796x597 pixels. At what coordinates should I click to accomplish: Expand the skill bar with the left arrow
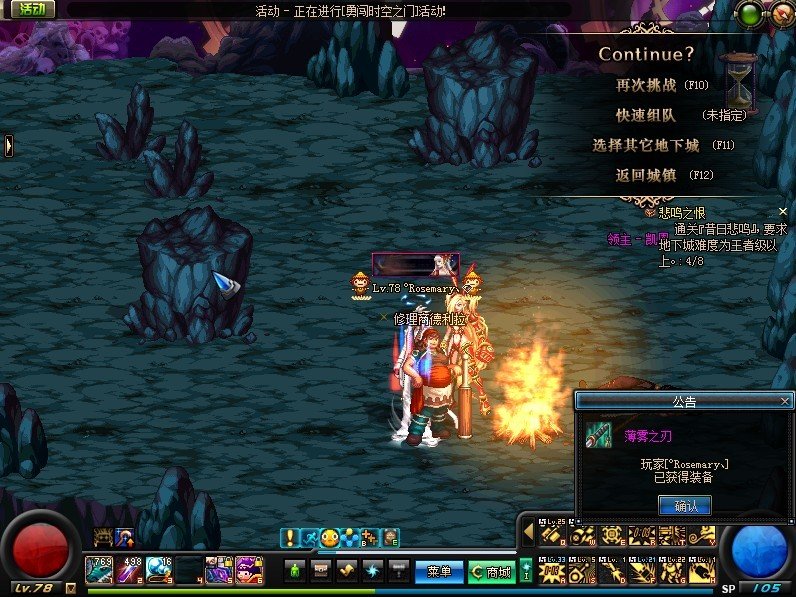(528, 533)
